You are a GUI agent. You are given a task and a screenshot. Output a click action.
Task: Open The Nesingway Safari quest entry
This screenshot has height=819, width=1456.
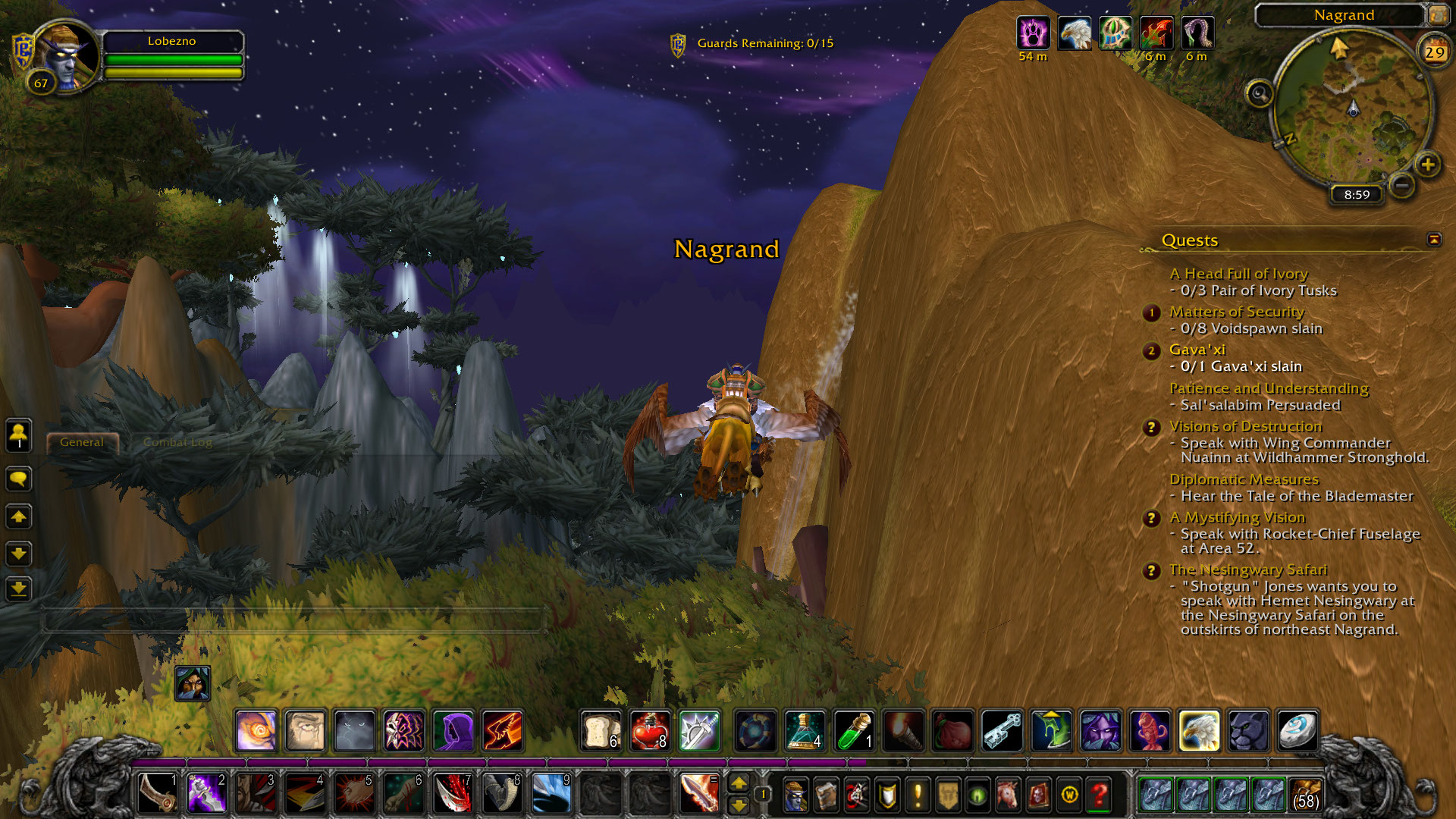1247,570
